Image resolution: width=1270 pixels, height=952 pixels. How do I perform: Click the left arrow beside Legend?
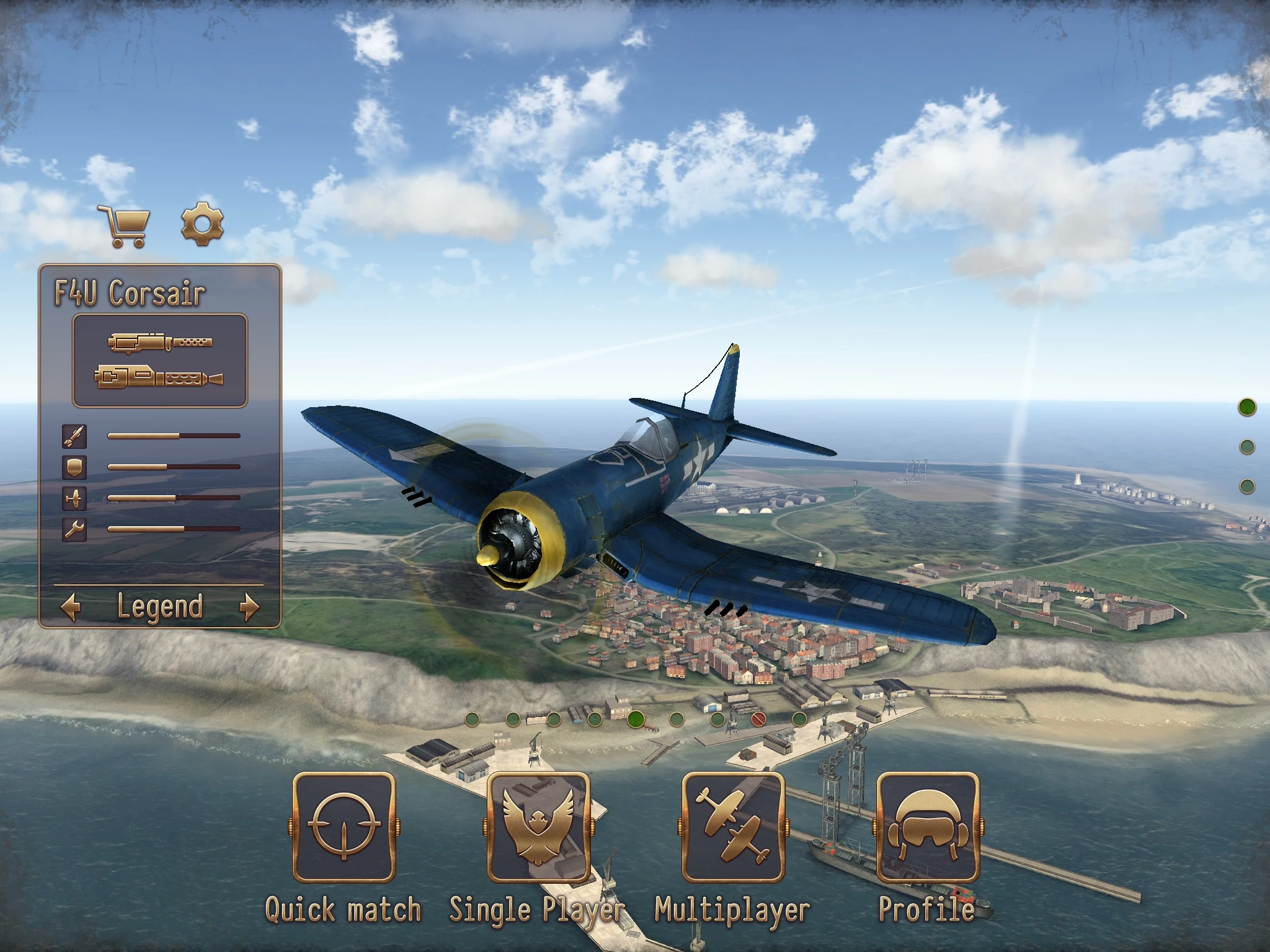71,607
